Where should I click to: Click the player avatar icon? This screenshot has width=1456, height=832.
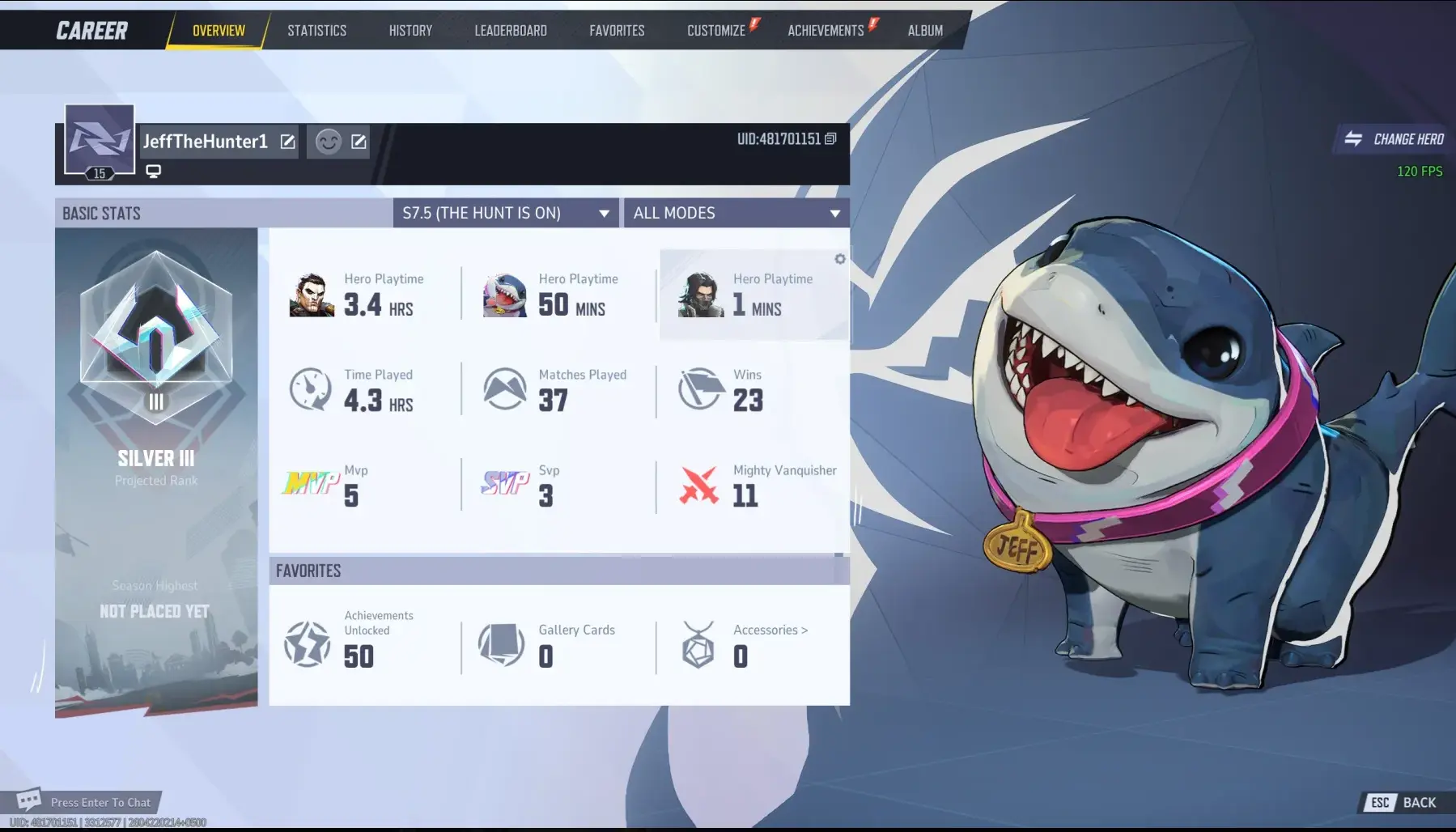pos(100,140)
